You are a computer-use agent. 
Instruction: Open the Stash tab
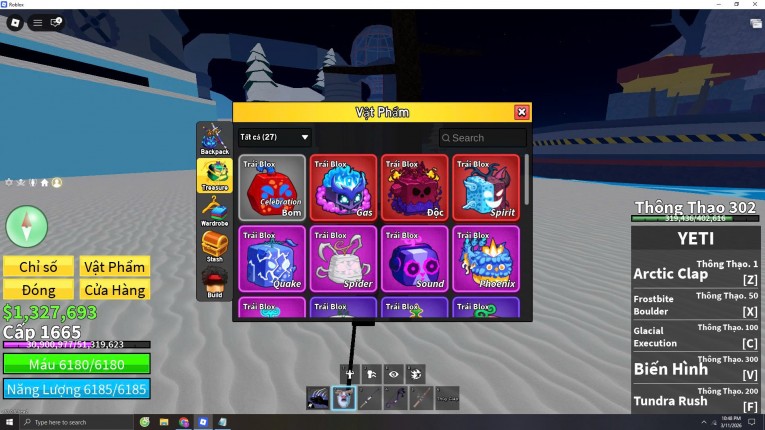coord(214,246)
